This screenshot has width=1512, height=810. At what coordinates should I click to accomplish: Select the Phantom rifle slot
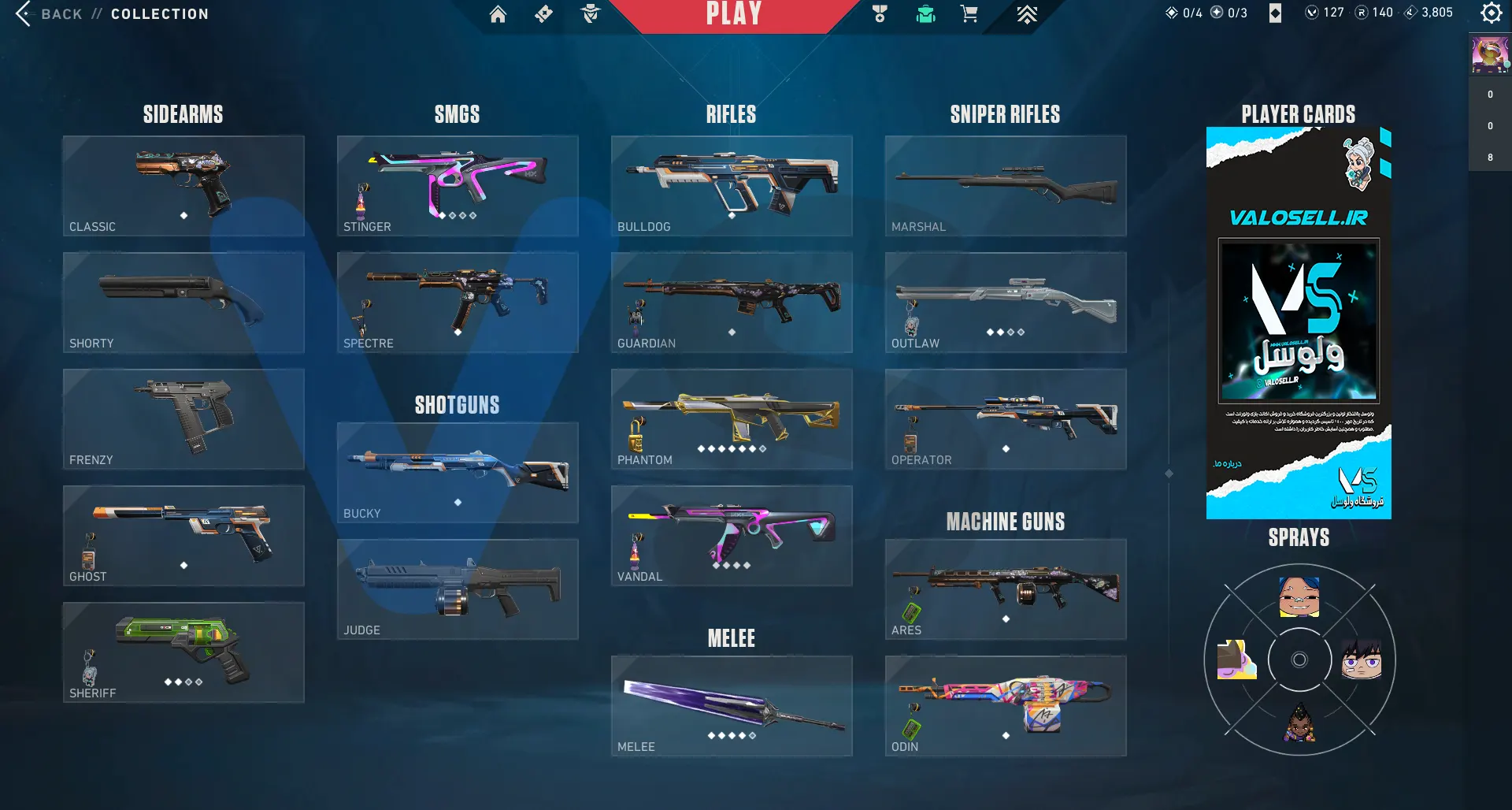[732, 419]
